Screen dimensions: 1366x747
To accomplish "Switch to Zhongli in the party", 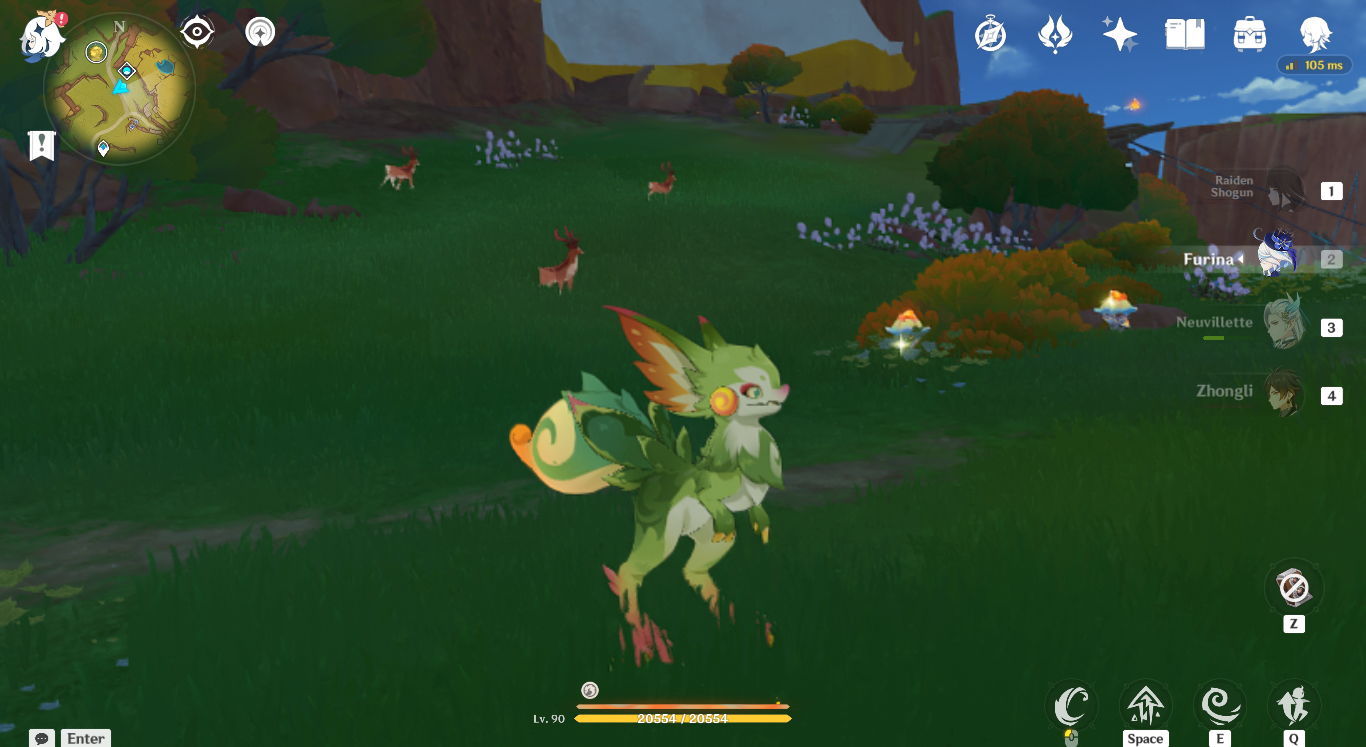I will pyautogui.click(x=1283, y=393).
